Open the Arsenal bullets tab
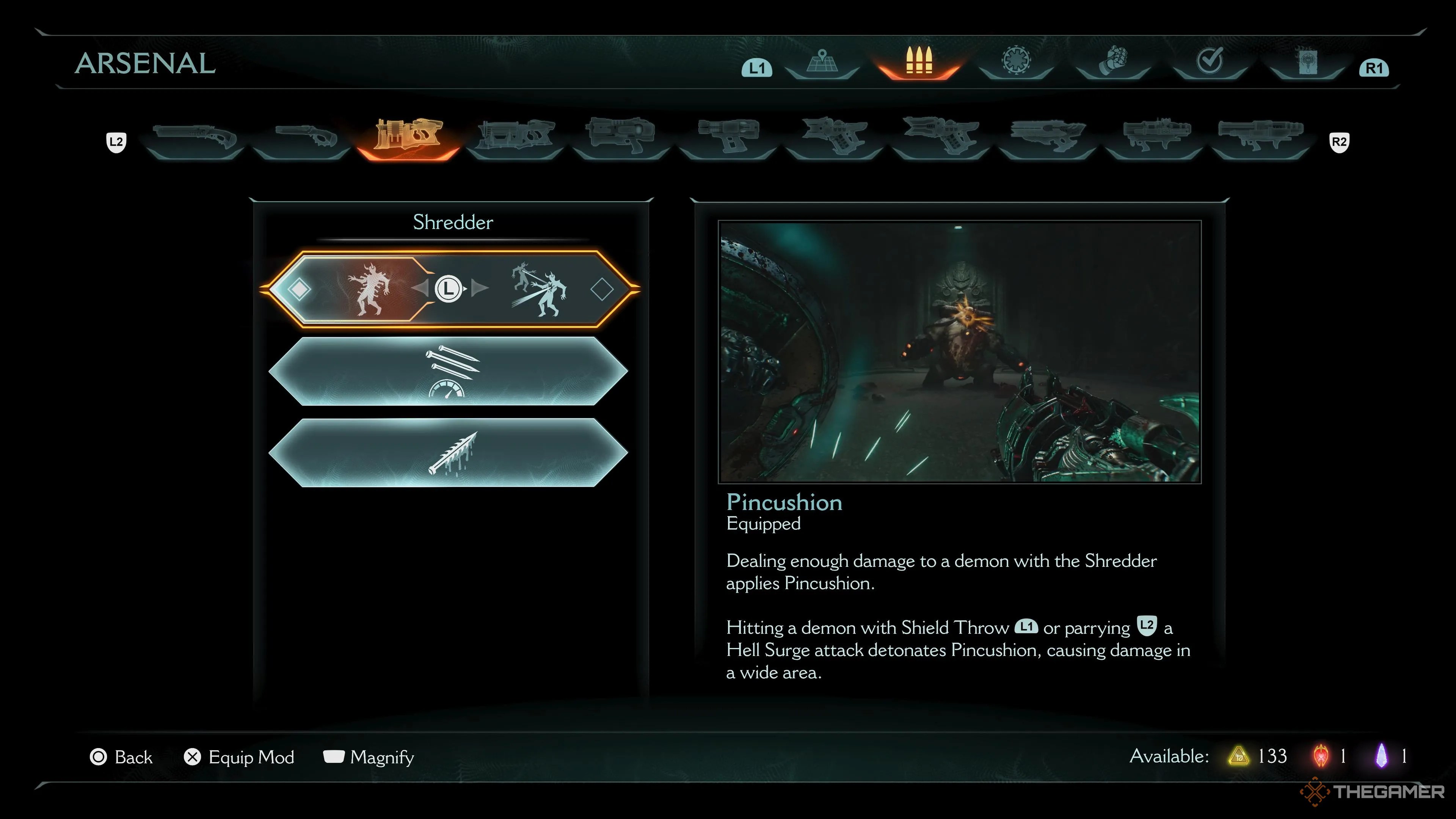 click(918, 61)
